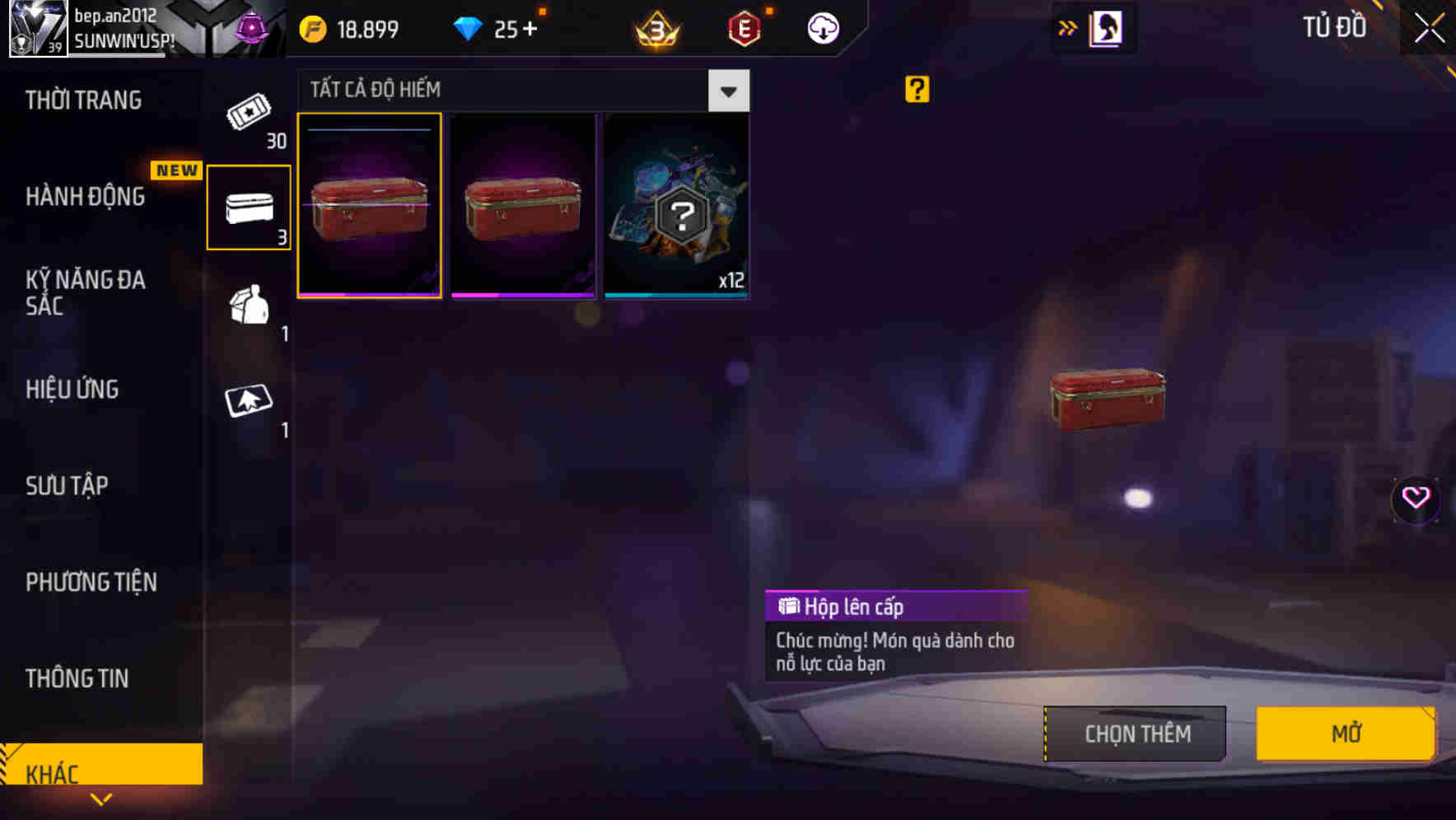Select the crate filter icon showing 3
Image resolution: width=1456 pixels, height=820 pixels.
[x=249, y=207]
